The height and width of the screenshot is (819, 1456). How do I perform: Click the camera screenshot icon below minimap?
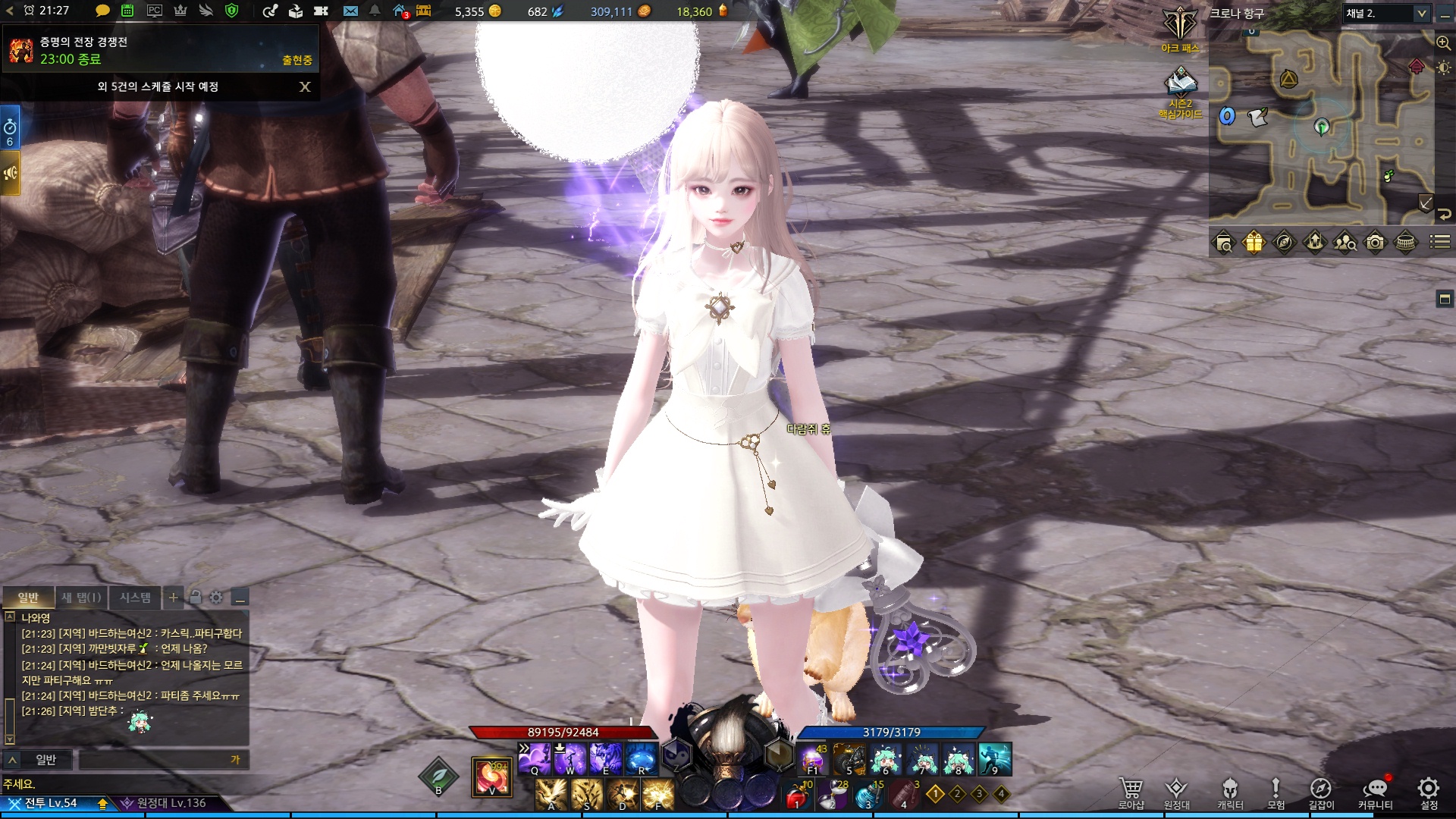[1375, 243]
